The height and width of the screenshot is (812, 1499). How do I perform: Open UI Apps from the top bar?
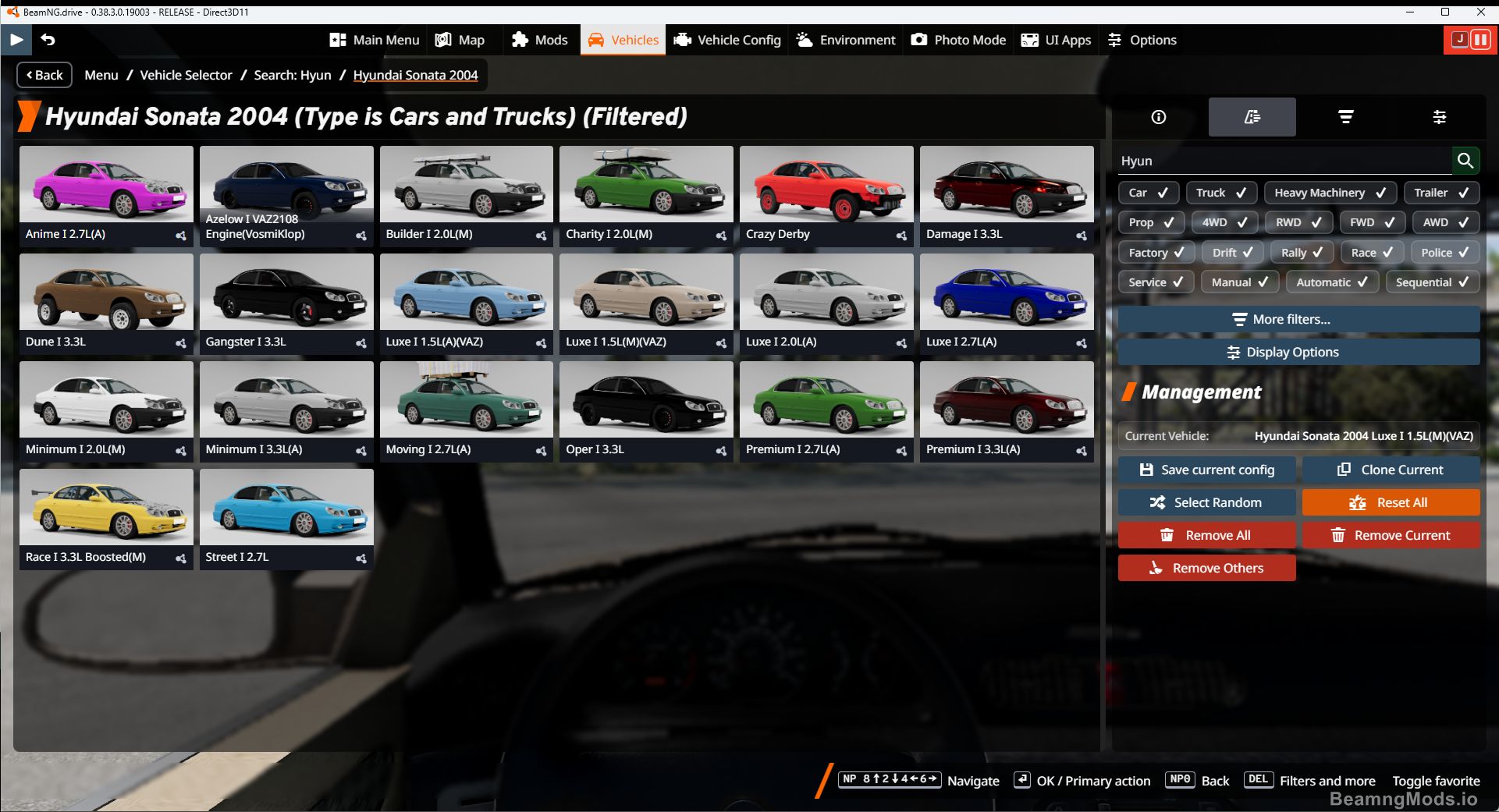1056,40
